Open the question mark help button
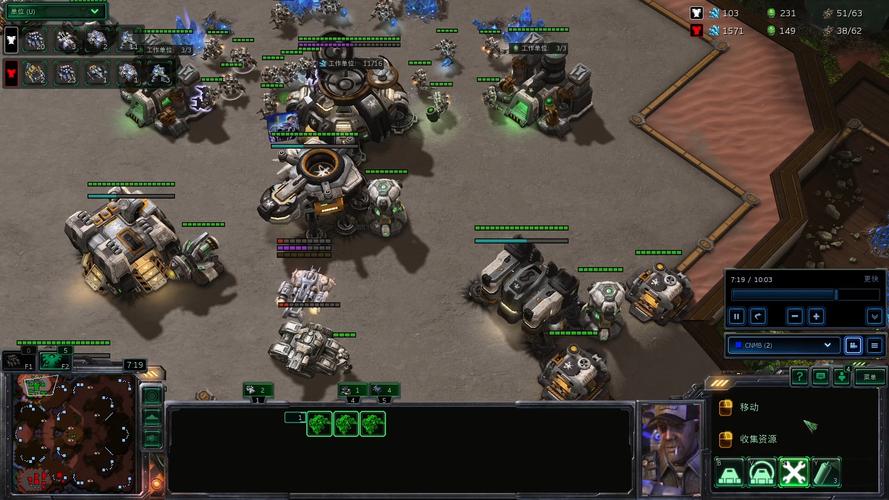The image size is (889, 500). [799, 377]
